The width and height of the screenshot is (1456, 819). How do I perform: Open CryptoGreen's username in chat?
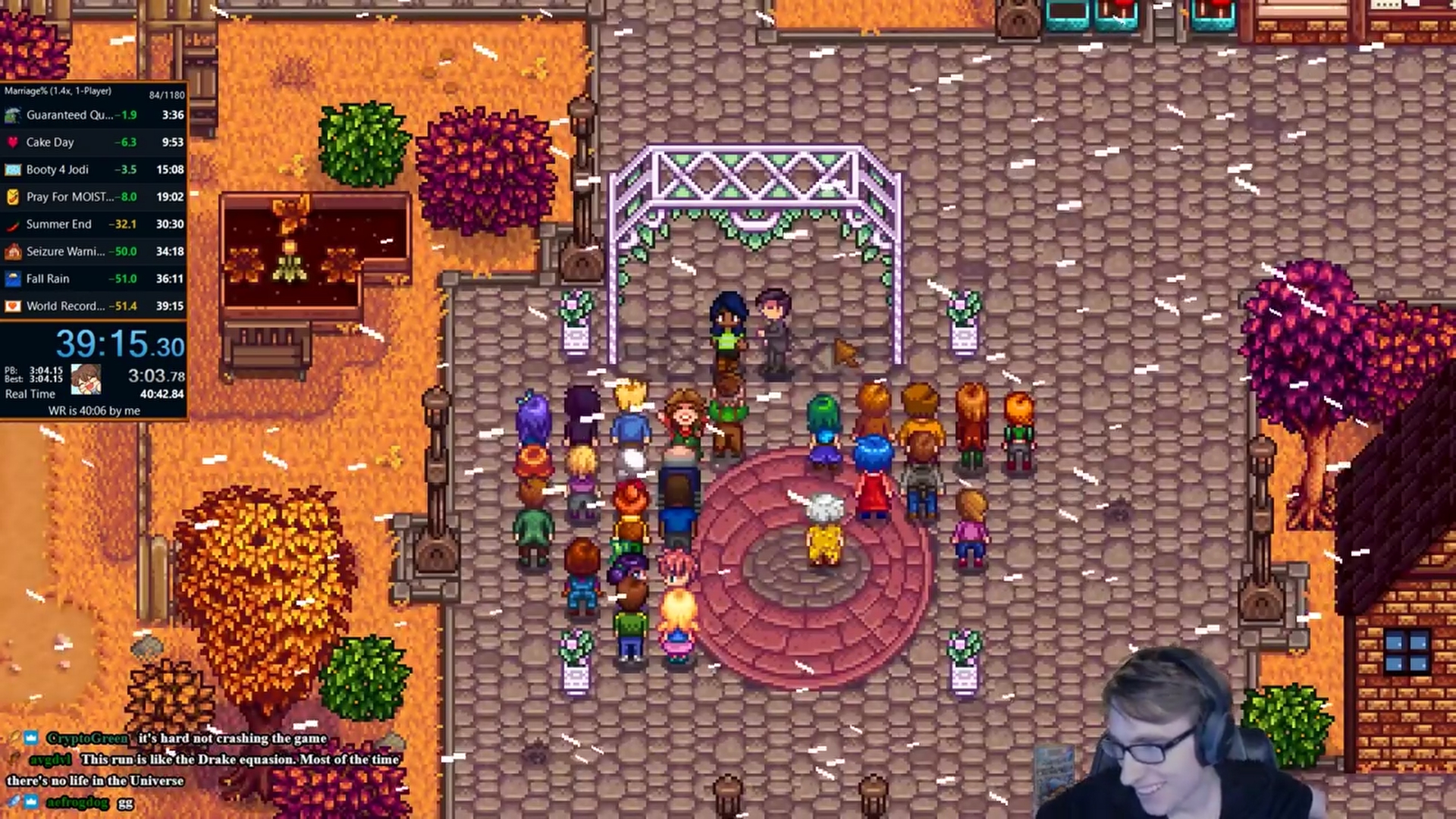click(x=86, y=736)
